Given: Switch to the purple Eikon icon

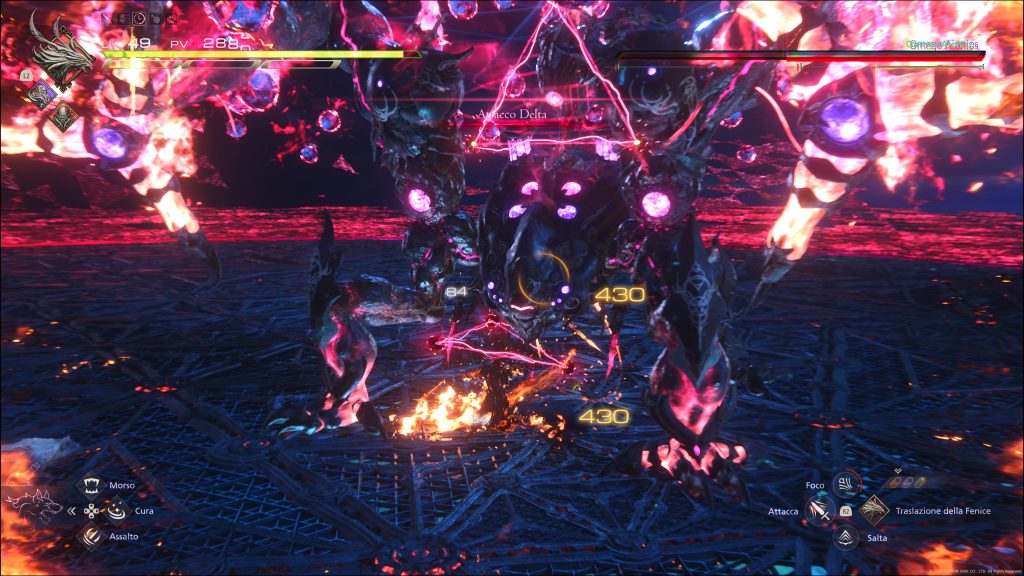Looking at the screenshot, I should tap(42, 94).
